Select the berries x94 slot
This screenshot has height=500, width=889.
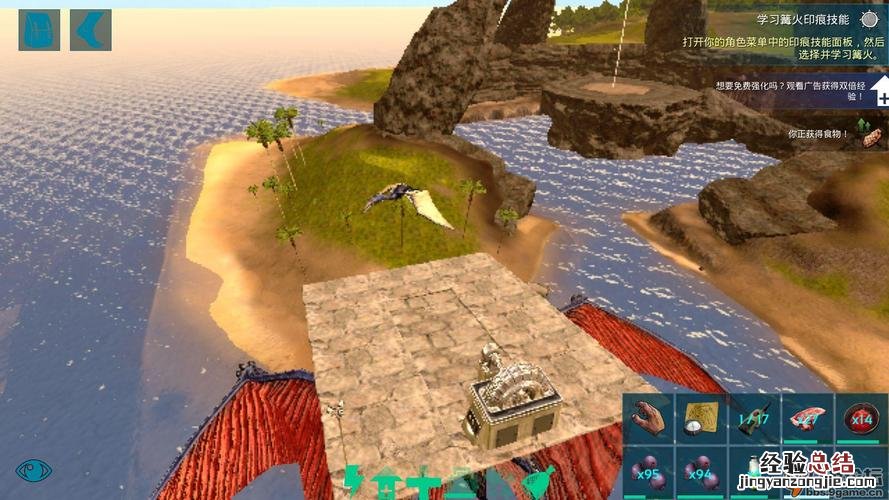(x=701, y=470)
